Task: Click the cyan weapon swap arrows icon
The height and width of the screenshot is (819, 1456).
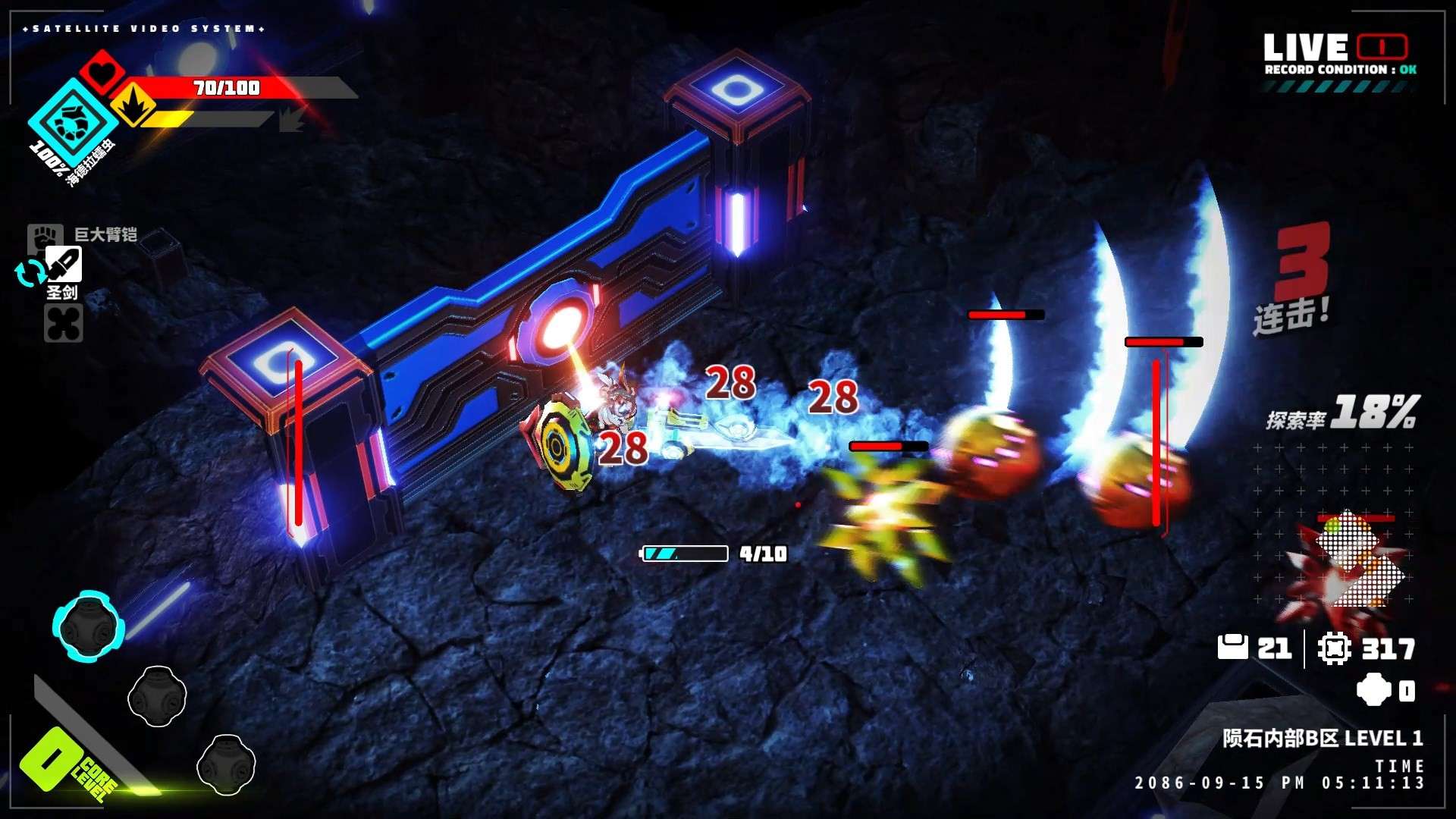Action: click(30, 273)
